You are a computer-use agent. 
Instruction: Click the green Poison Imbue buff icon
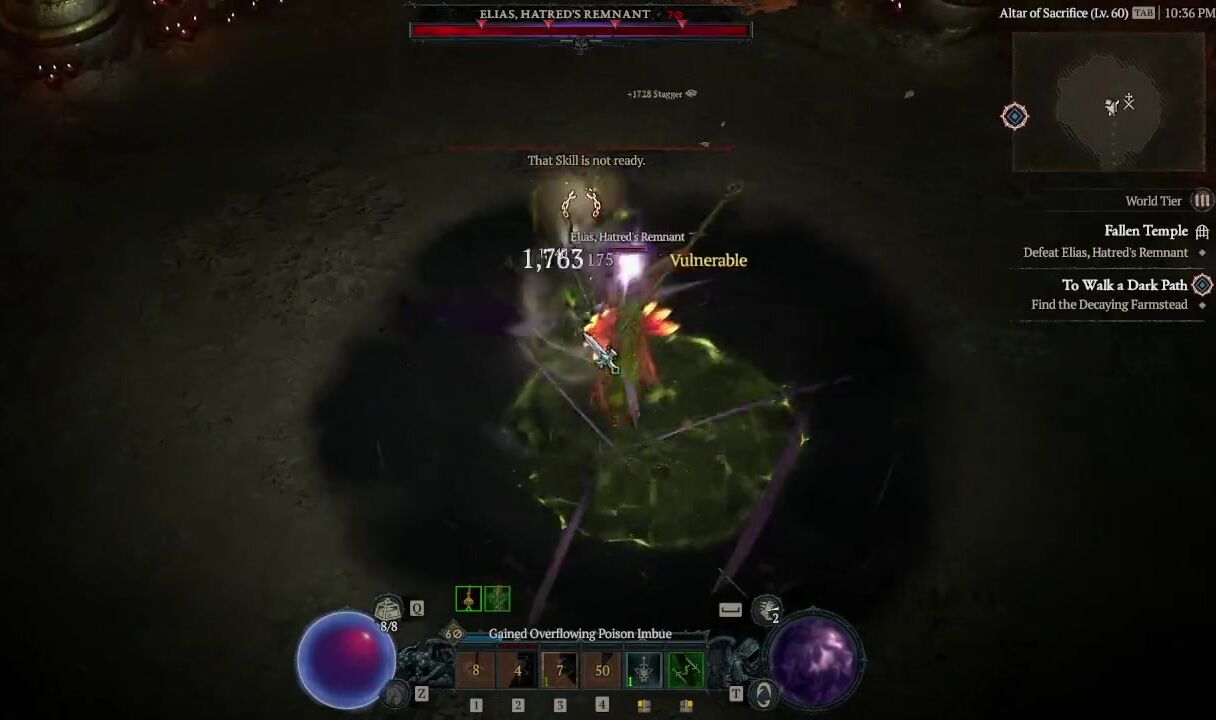tap(497, 599)
